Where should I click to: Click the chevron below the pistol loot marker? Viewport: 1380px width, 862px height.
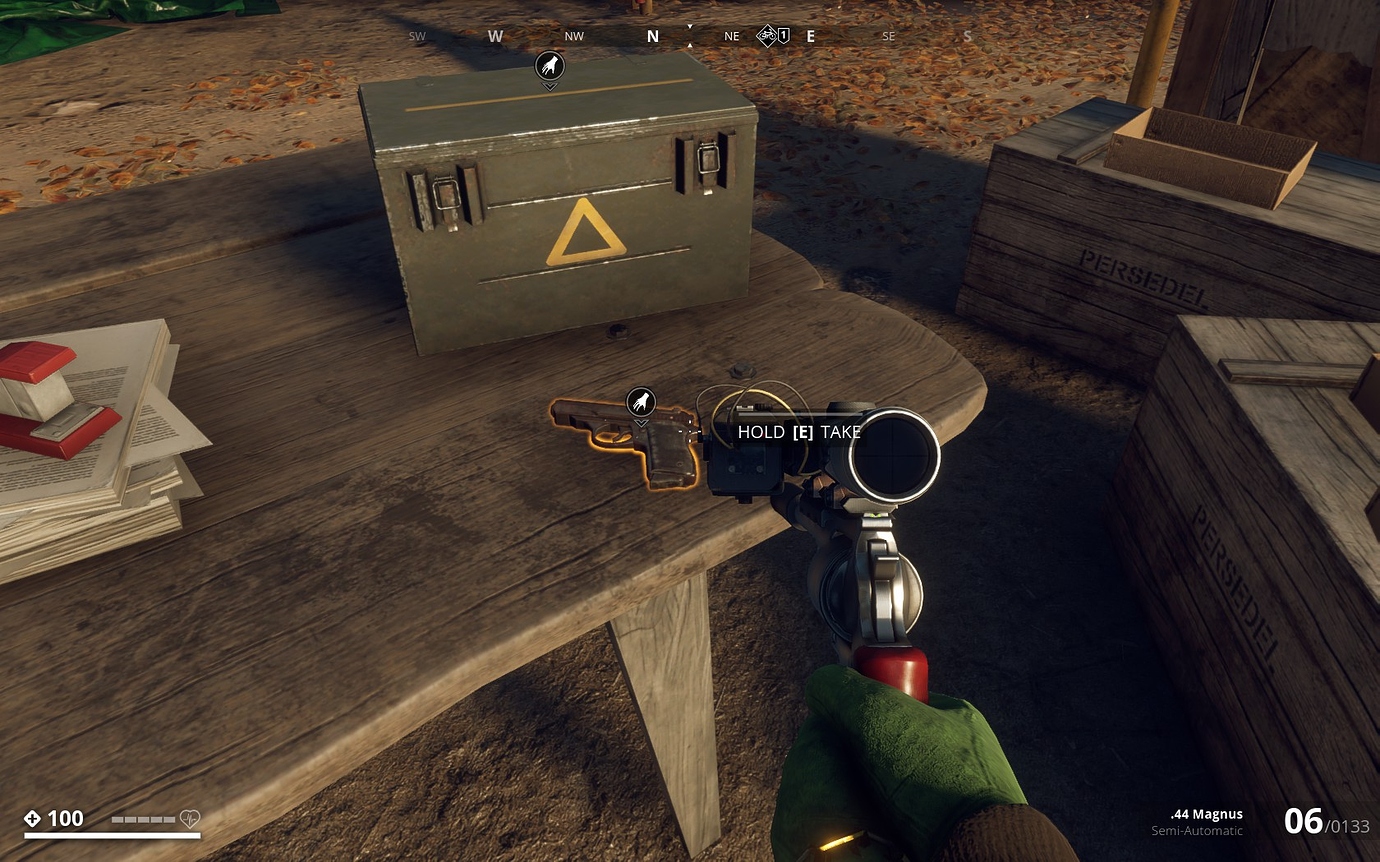(641, 421)
